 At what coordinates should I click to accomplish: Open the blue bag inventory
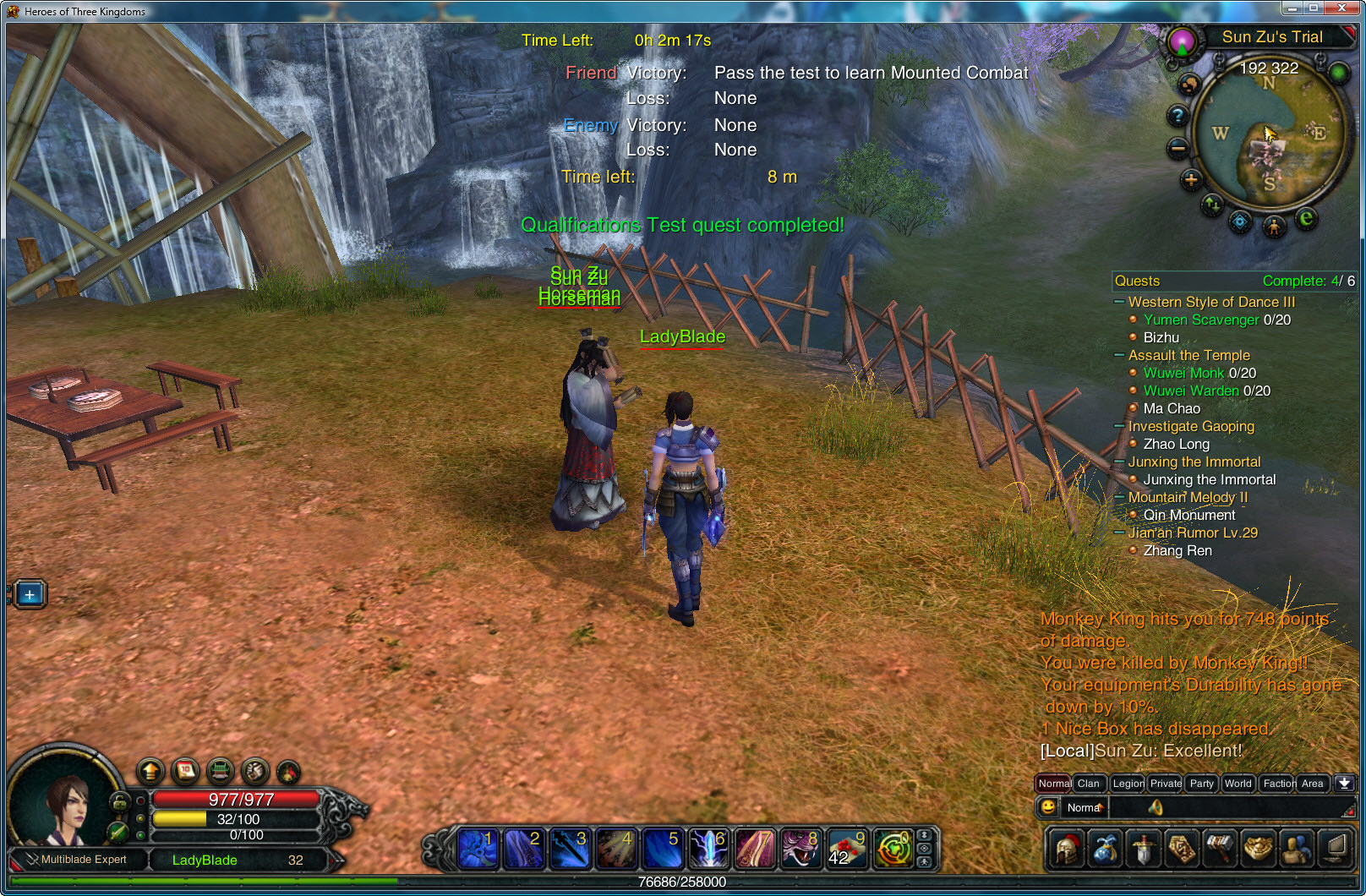1105,849
